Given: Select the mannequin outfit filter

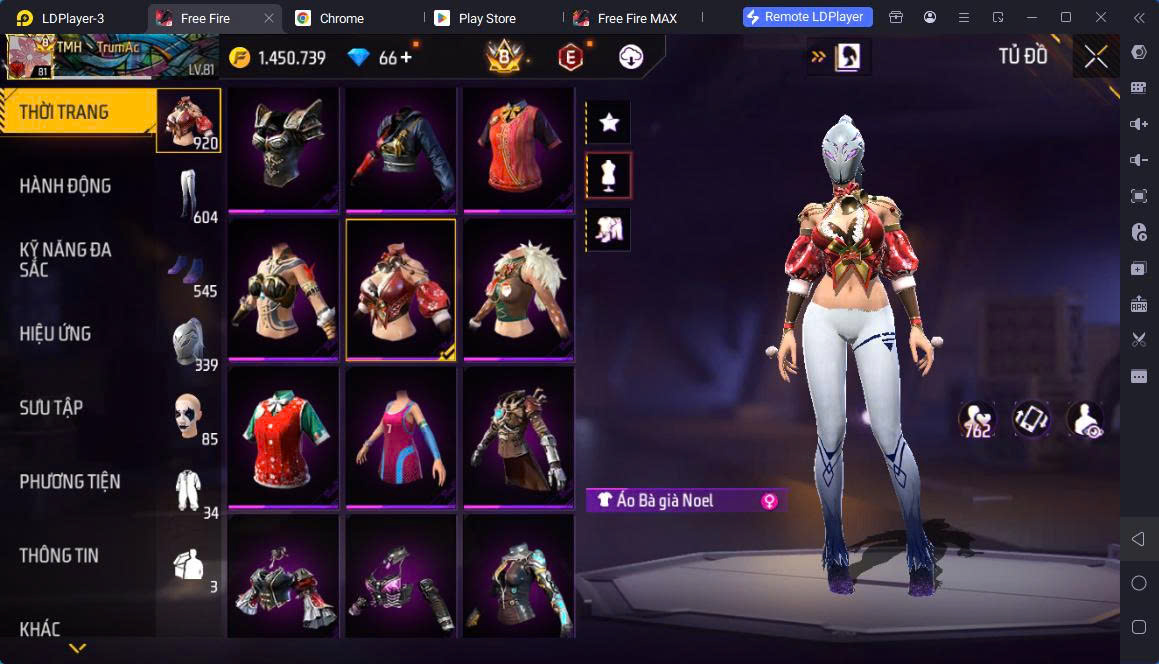Looking at the screenshot, I should click(609, 176).
